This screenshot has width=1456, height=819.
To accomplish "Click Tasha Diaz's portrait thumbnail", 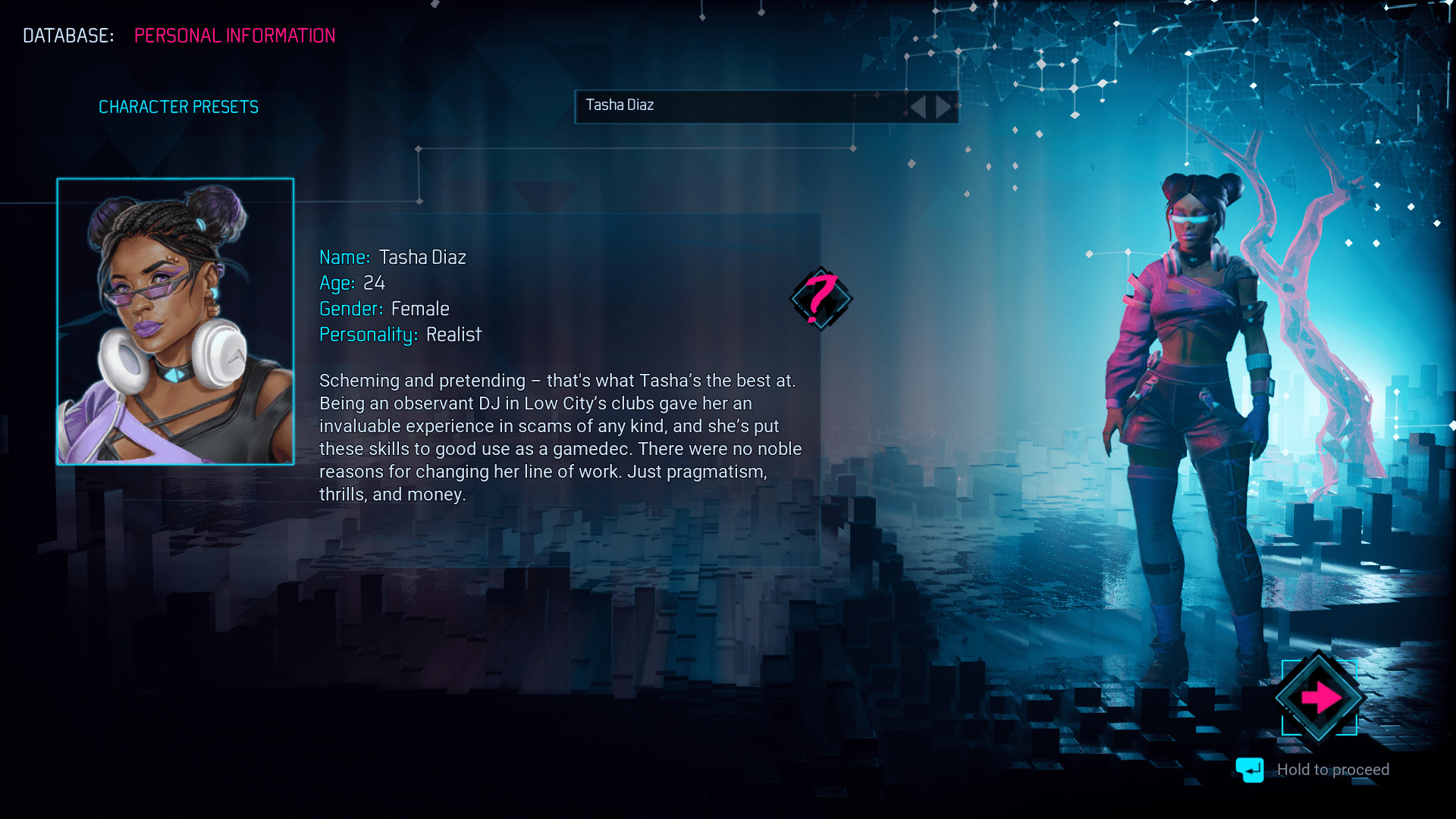I will pos(174,322).
